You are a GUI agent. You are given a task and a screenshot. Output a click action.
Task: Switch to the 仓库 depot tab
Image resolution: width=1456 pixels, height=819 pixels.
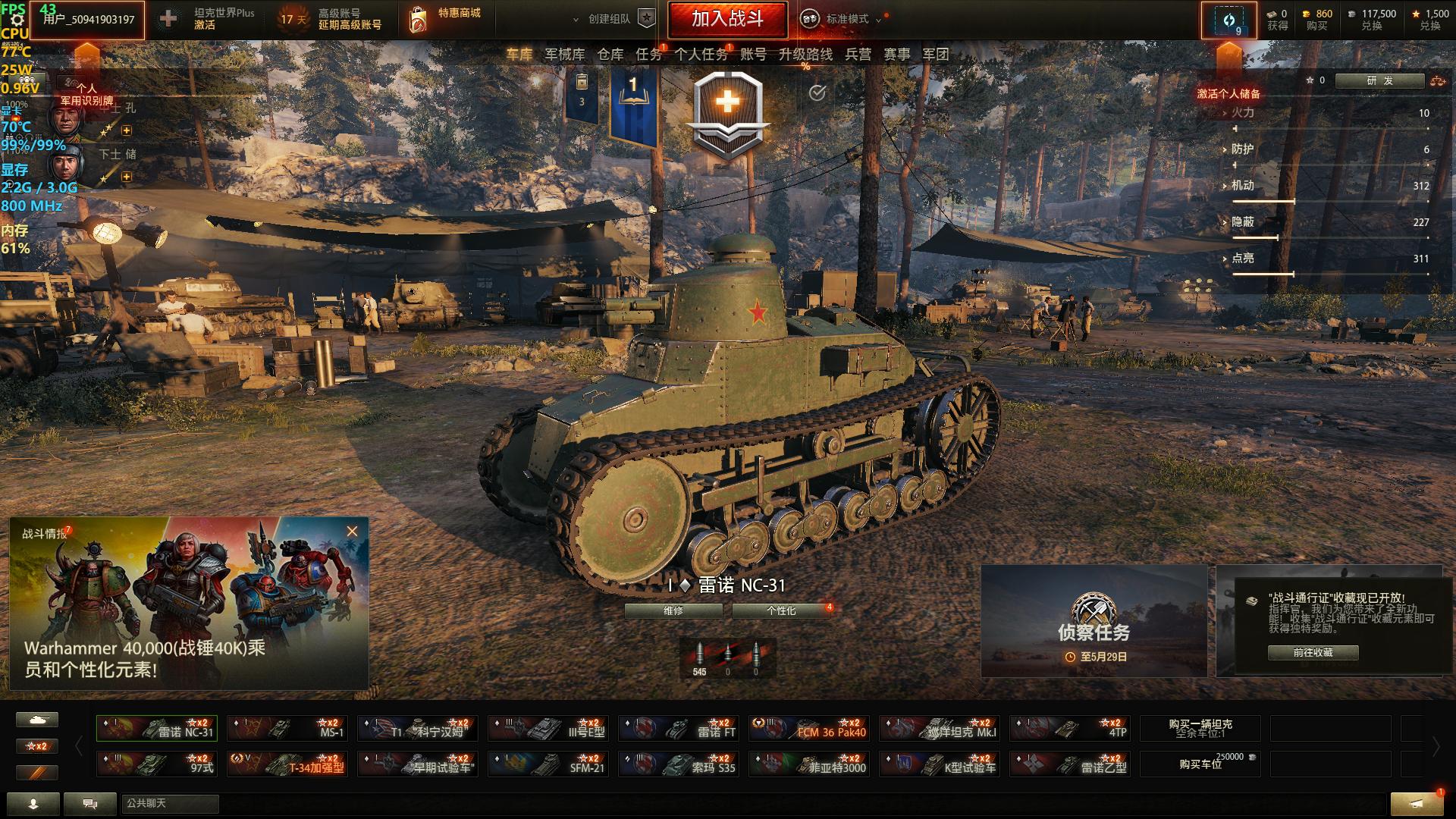(610, 55)
